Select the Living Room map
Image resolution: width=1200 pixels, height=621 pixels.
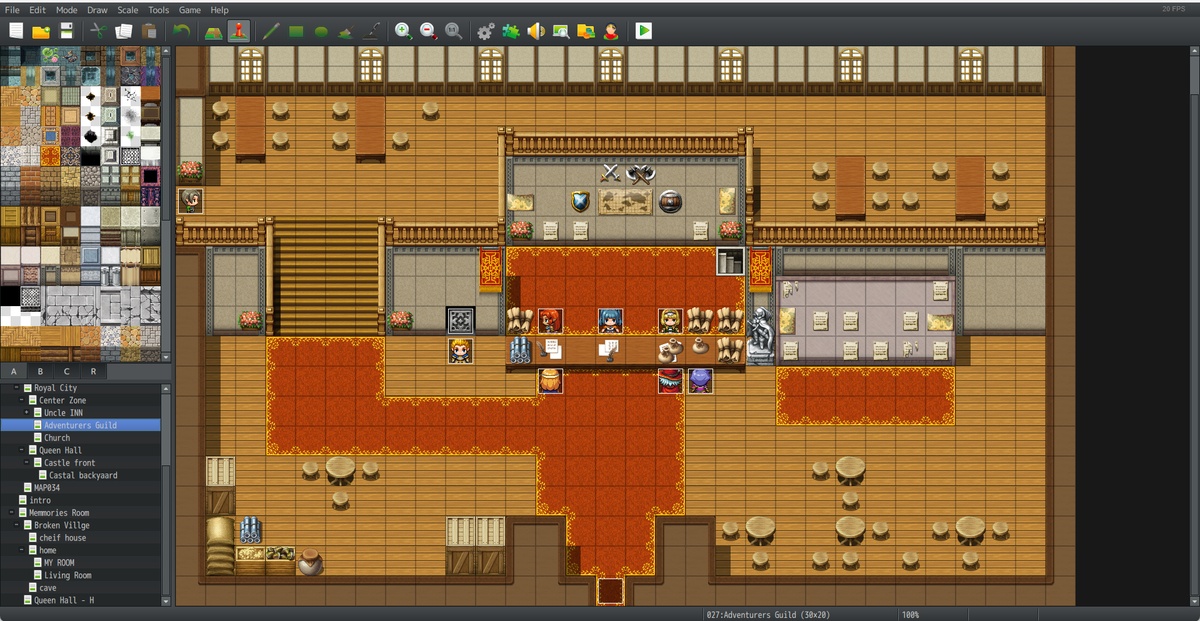click(67, 575)
